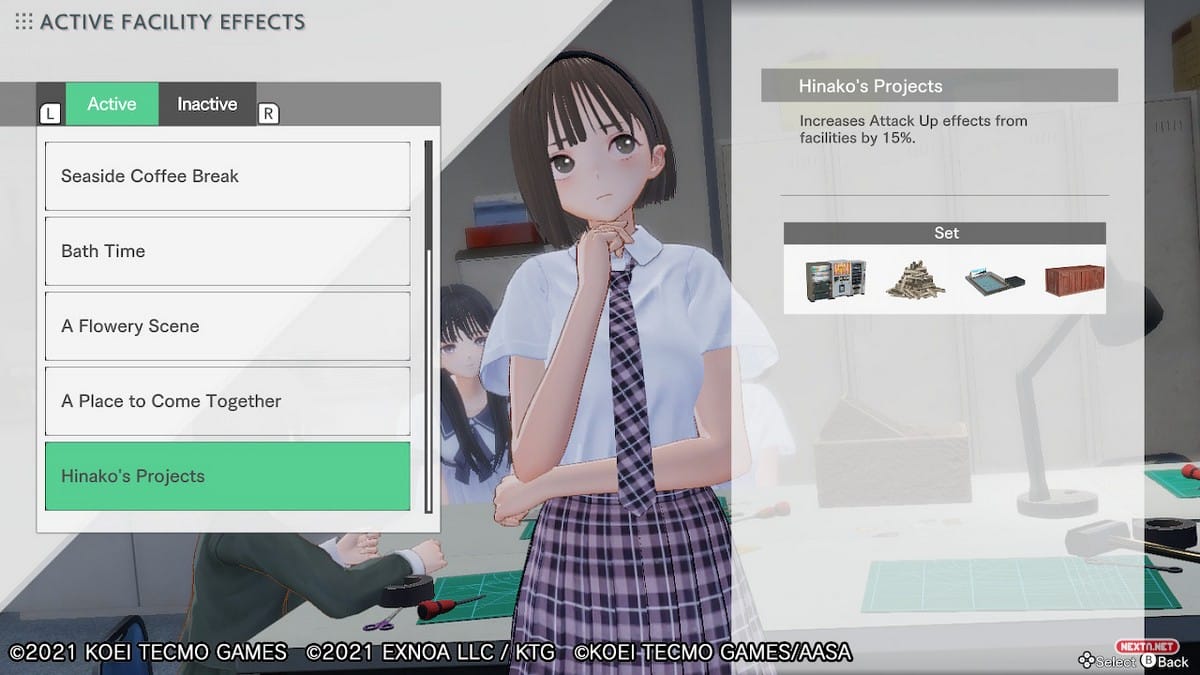Open A Flowery Scene effect
Screen dimensions: 1200x675
coord(227,326)
